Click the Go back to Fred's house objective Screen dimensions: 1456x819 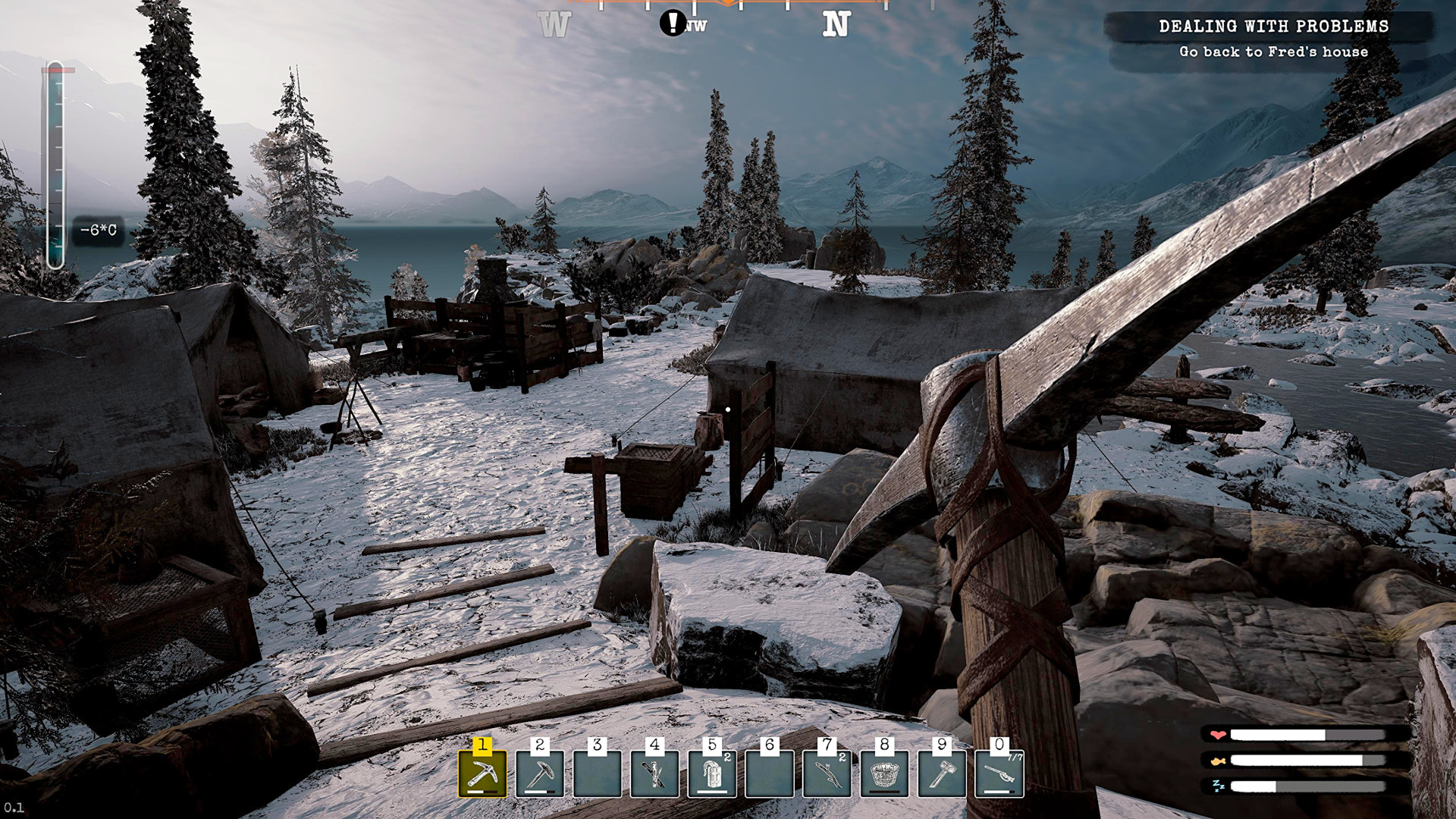(1272, 52)
